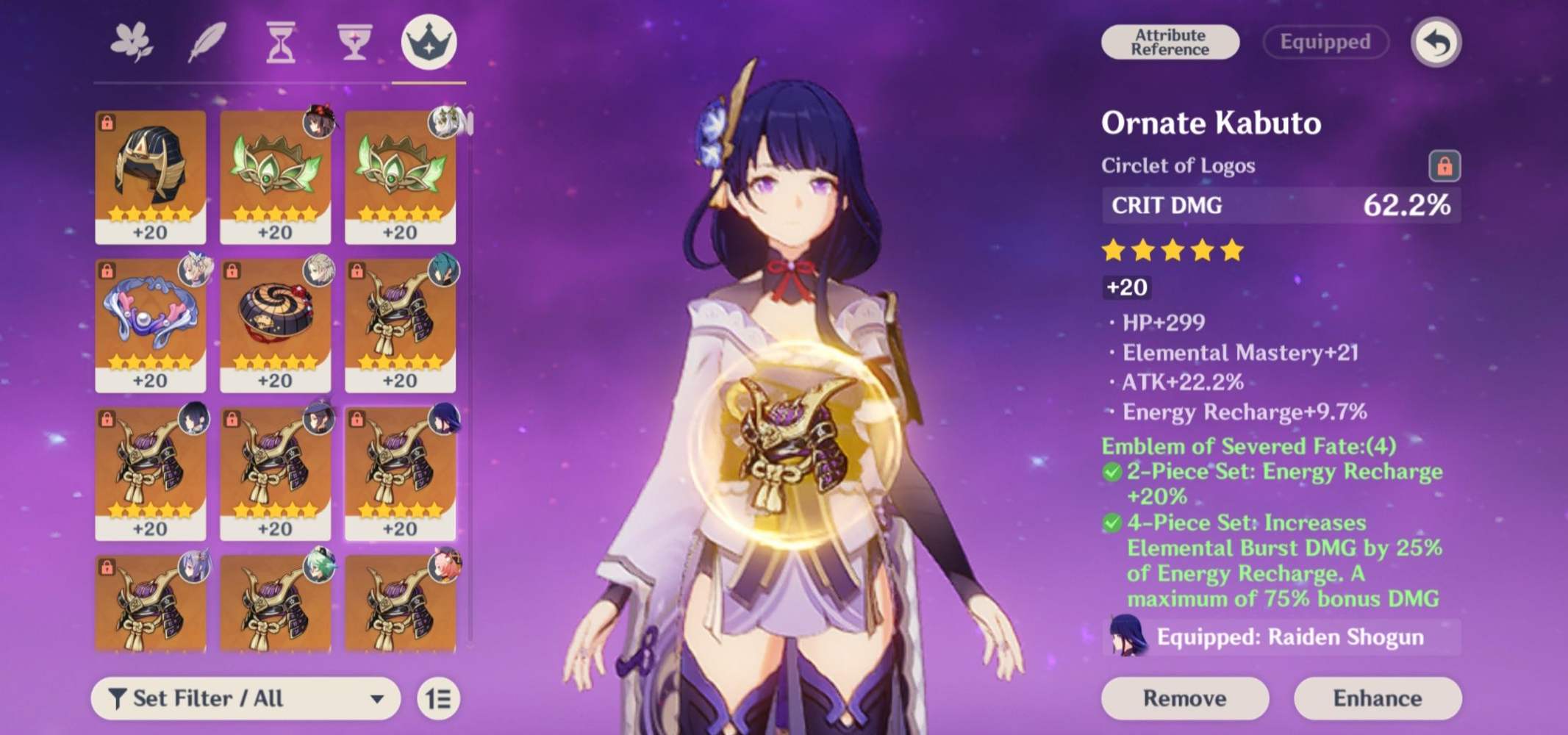Choose the blue seashell circlet artifact
The image size is (1568, 735).
point(151,325)
